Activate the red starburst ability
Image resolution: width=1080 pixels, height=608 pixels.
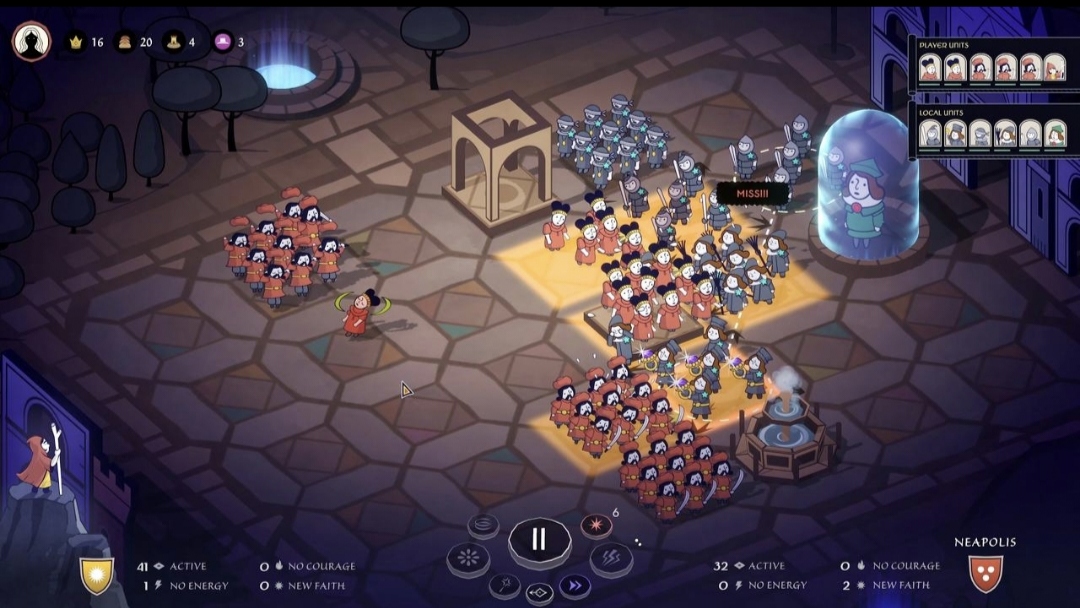coord(597,526)
